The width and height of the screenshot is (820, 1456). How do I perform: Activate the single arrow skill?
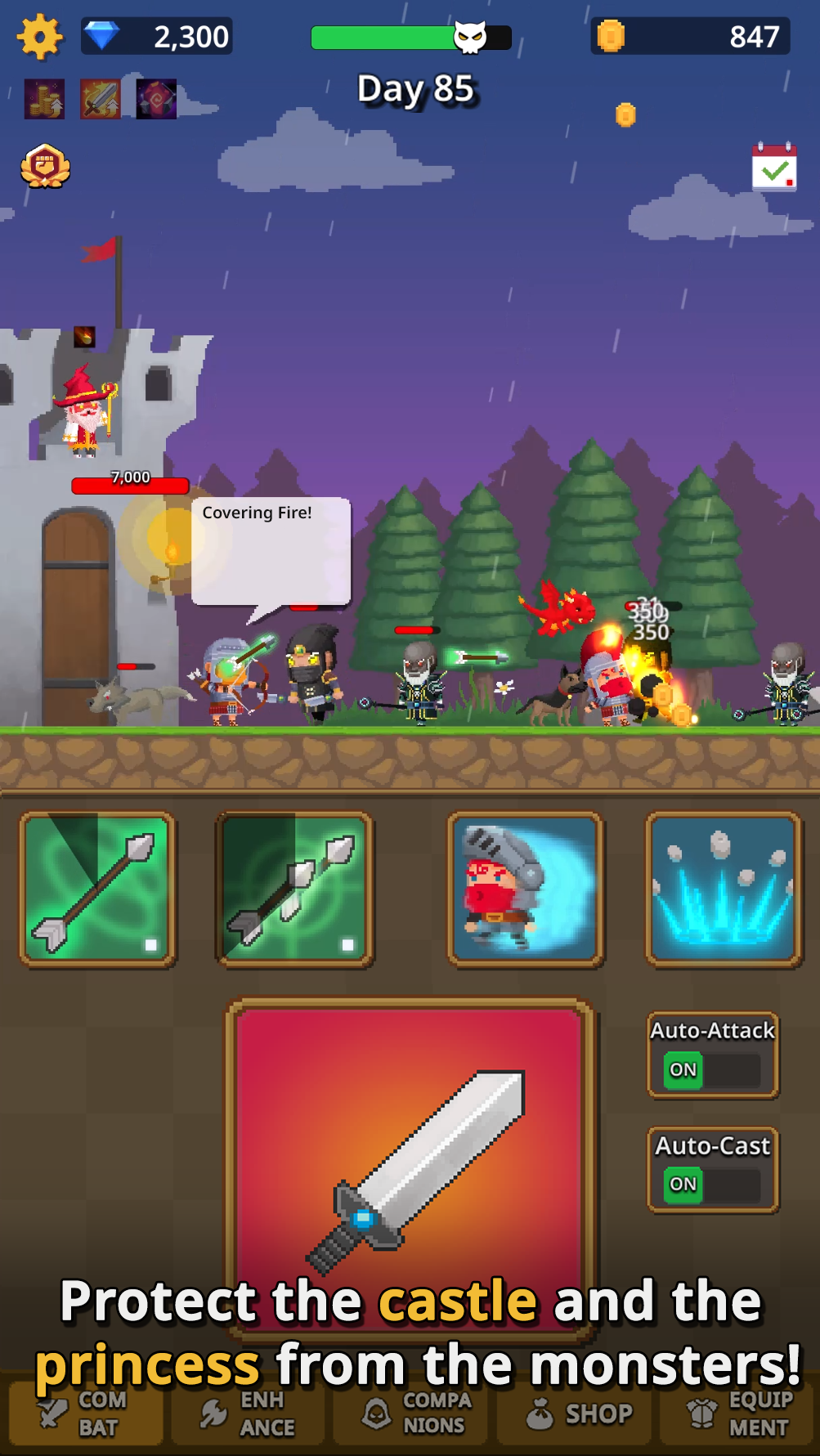(x=97, y=889)
